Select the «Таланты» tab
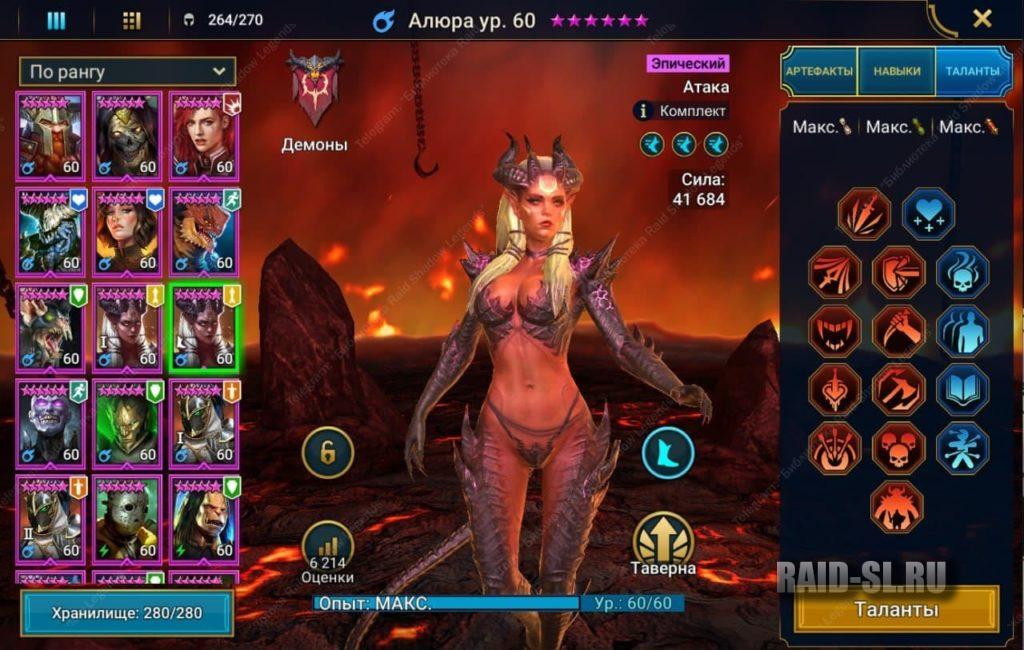Screen dimensions: 1024x650 pos(969,71)
